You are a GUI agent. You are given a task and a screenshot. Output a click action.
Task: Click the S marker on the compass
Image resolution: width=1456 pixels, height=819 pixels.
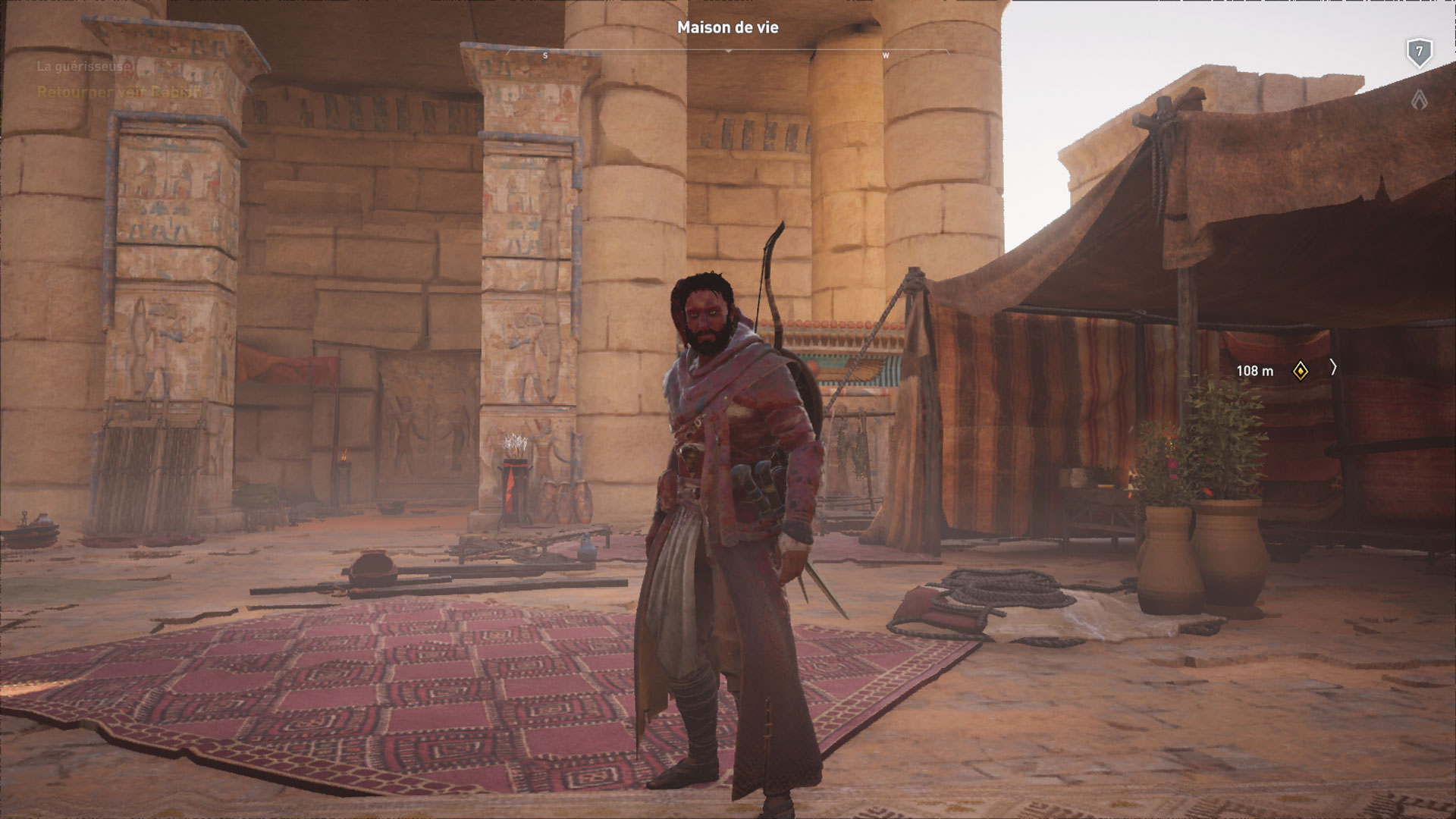(544, 55)
